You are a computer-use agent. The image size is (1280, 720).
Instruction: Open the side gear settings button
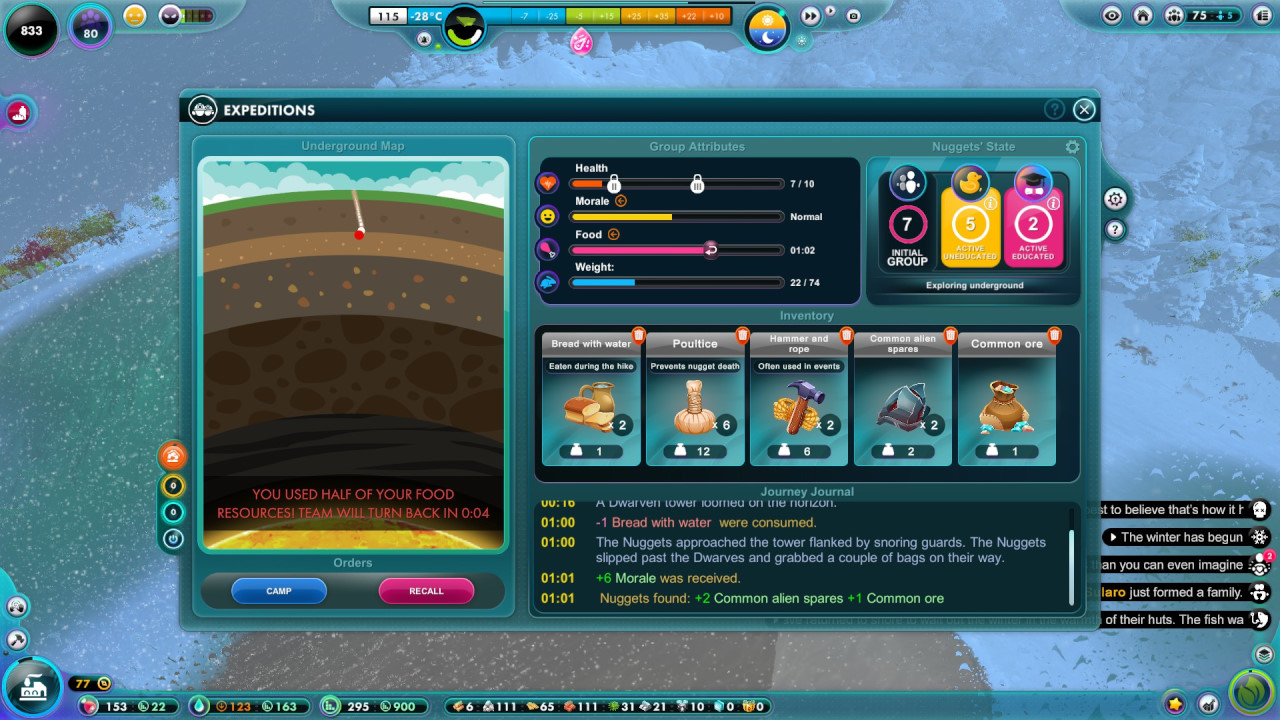tap(1116, 199)
